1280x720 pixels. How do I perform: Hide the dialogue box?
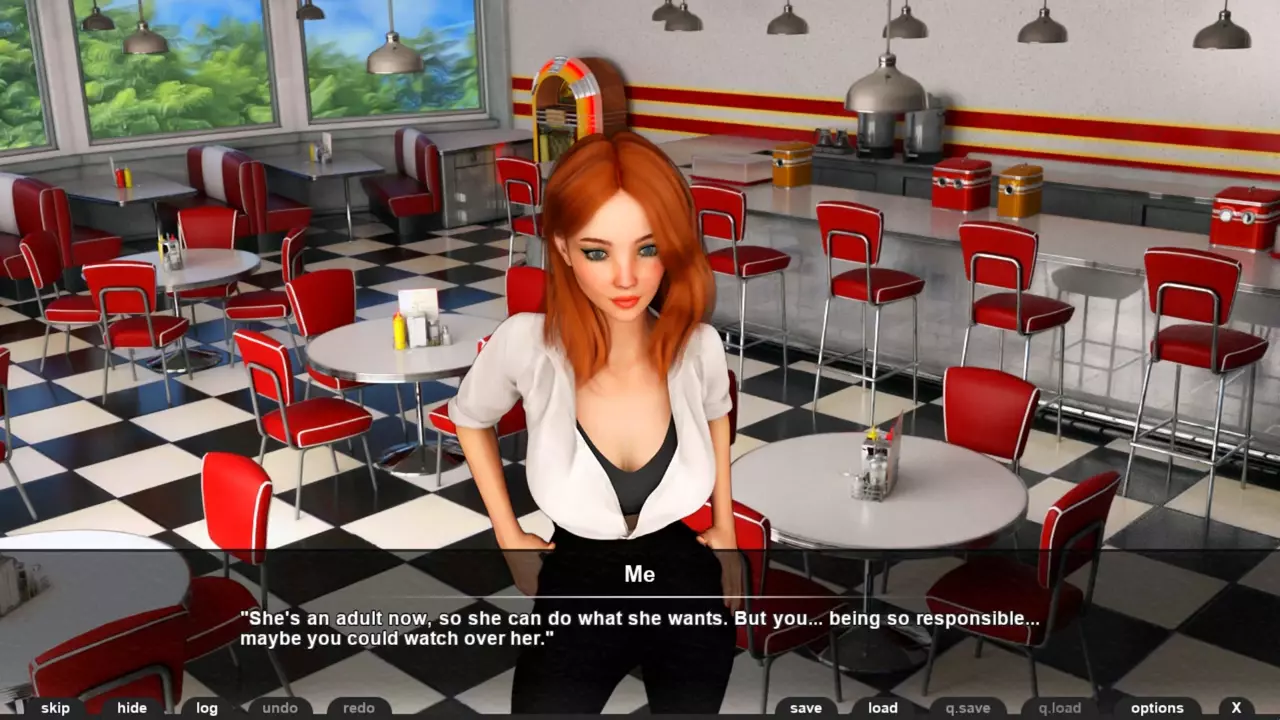coord(132,708)
